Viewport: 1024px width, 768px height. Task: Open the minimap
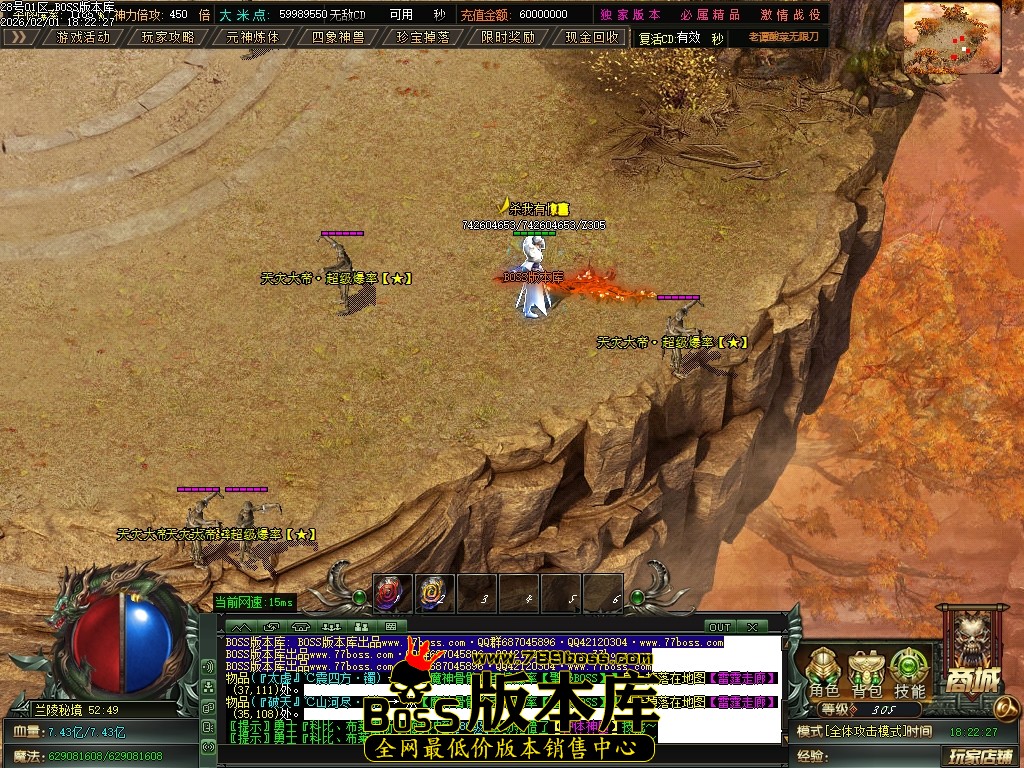point(951,38)
